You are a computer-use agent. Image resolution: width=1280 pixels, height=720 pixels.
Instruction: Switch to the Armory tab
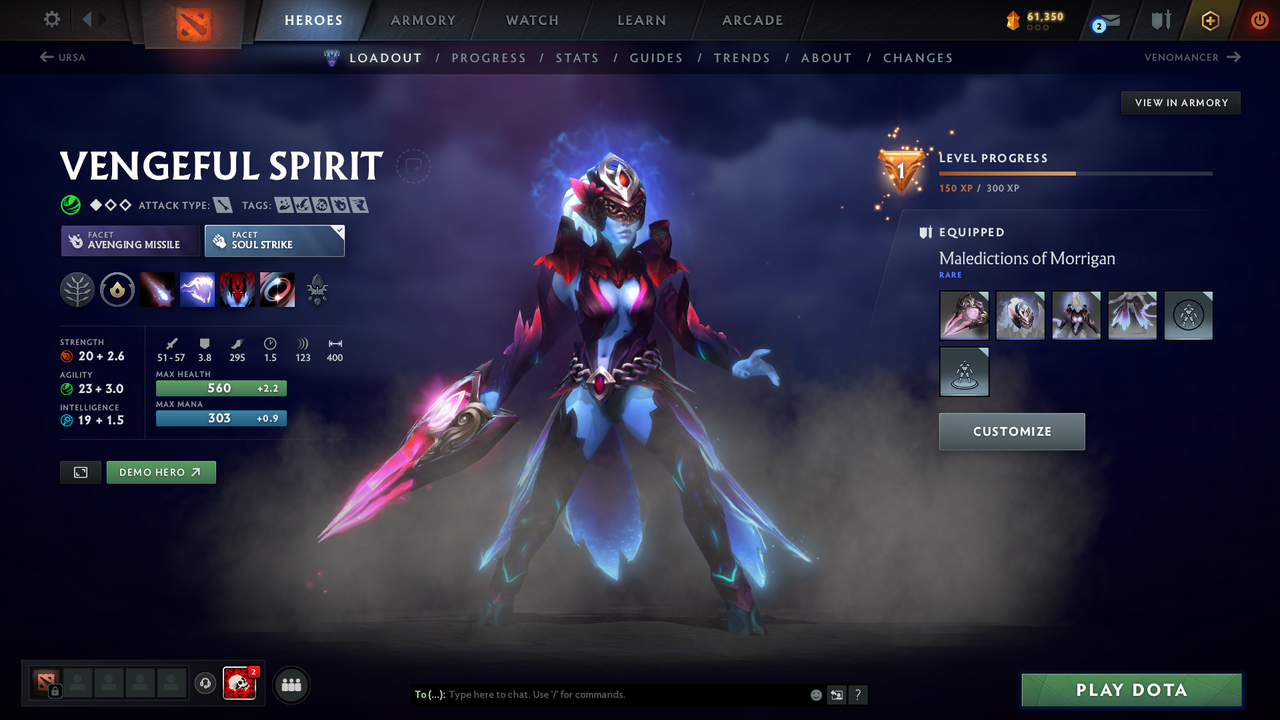[x=422, y=20]
